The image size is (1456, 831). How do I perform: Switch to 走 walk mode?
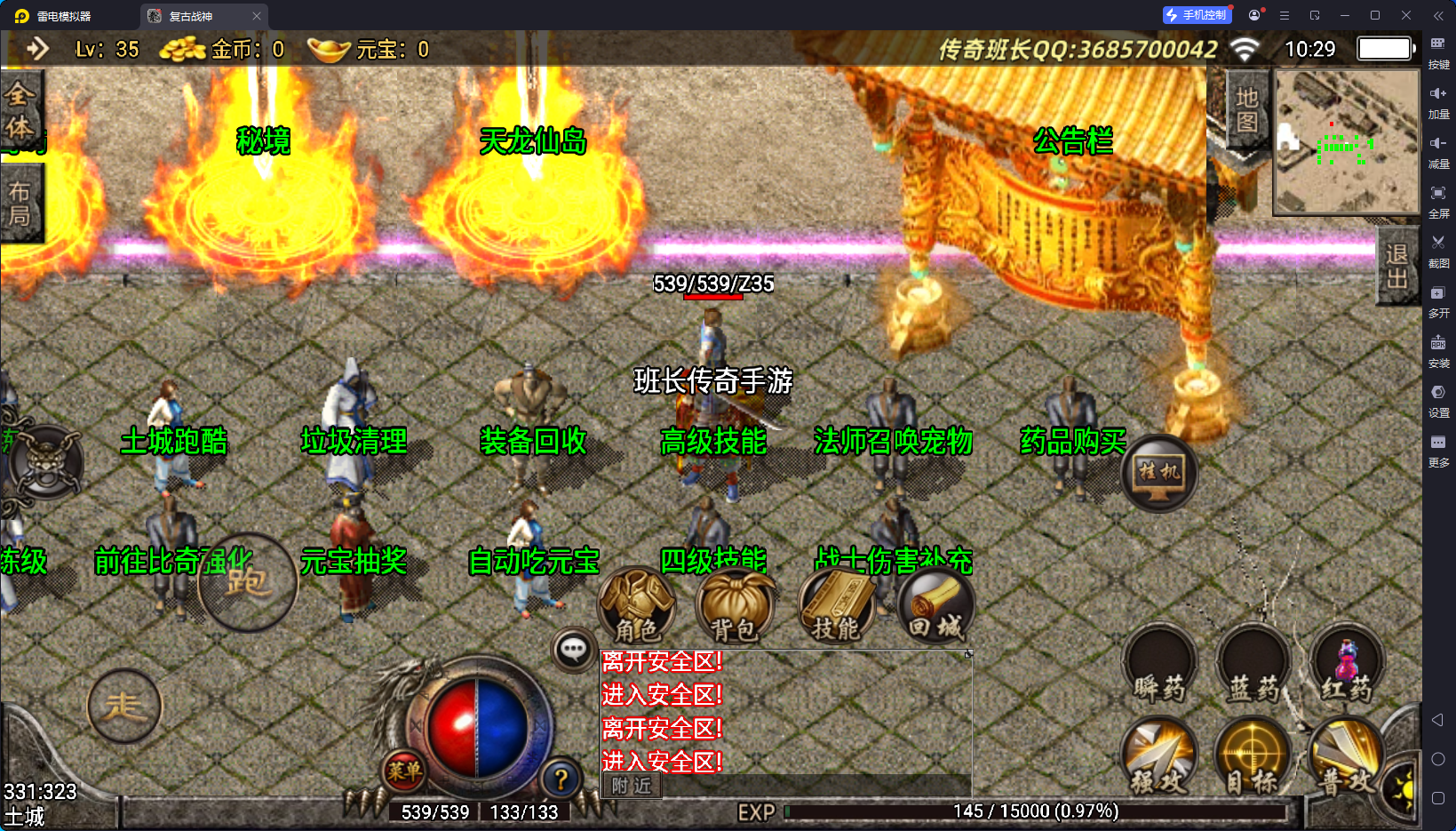tap(123, 707)
